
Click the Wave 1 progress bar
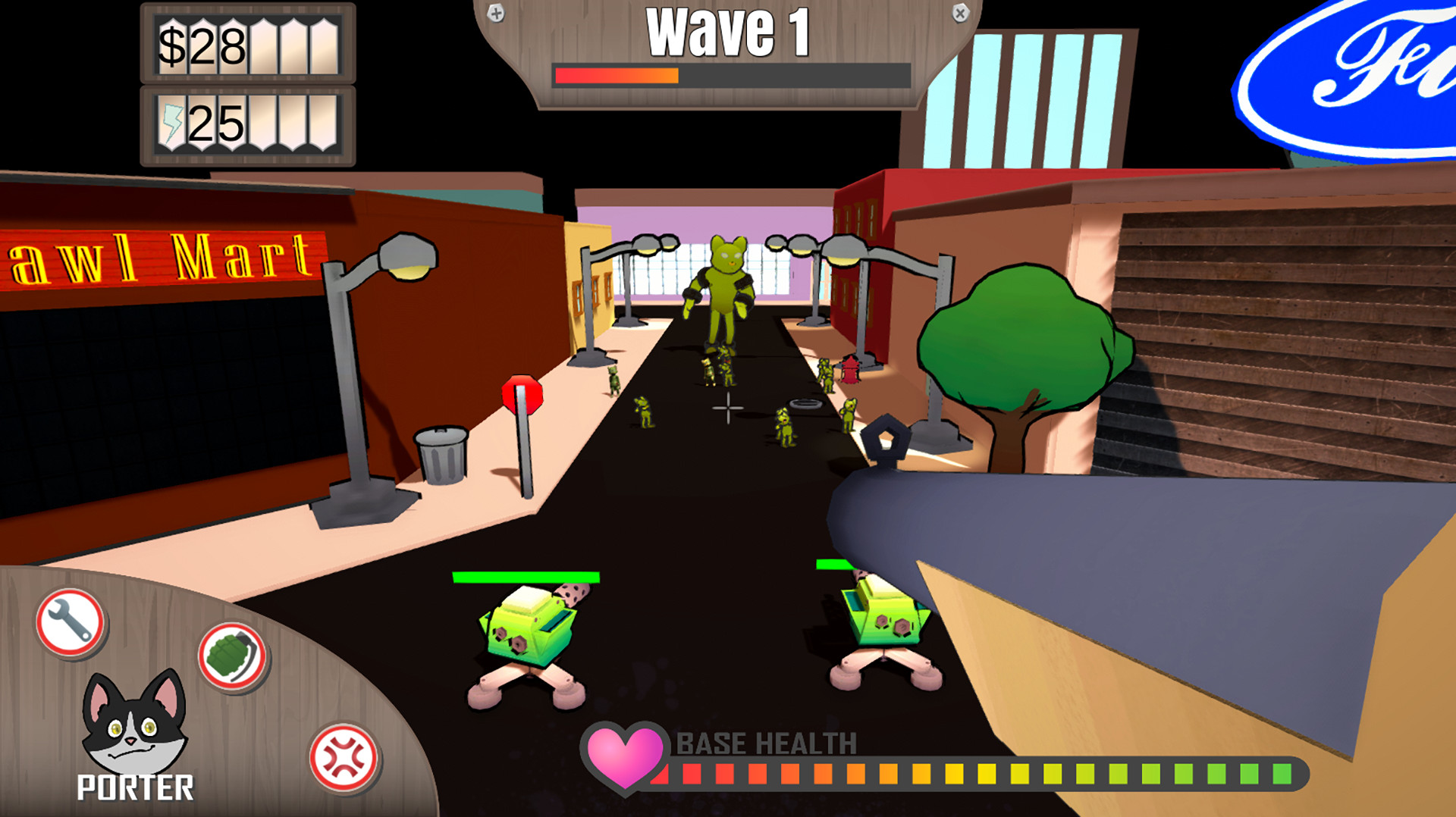[x=730, y=74]
